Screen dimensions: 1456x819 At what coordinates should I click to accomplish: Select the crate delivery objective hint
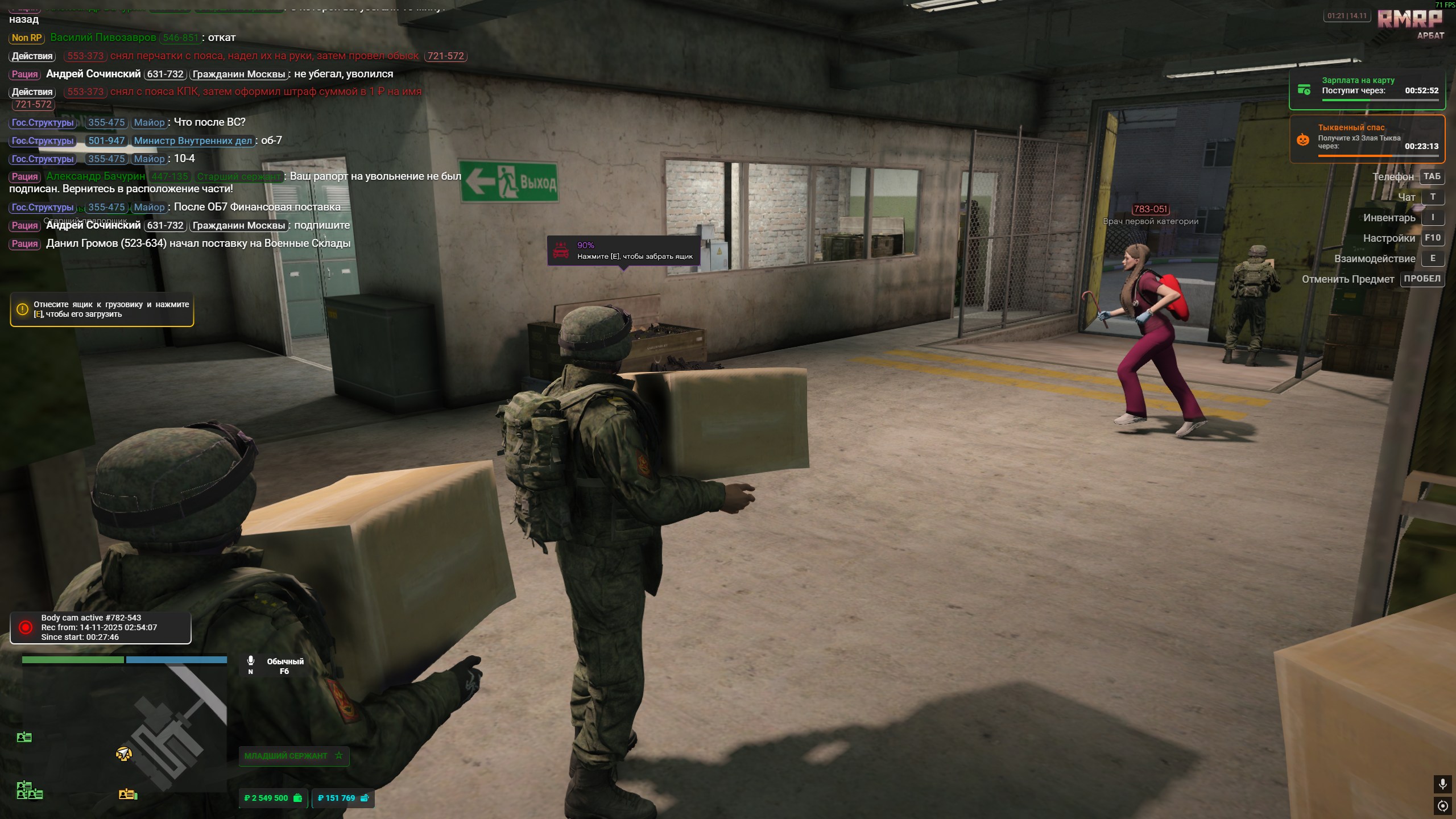tap(102, 309)
